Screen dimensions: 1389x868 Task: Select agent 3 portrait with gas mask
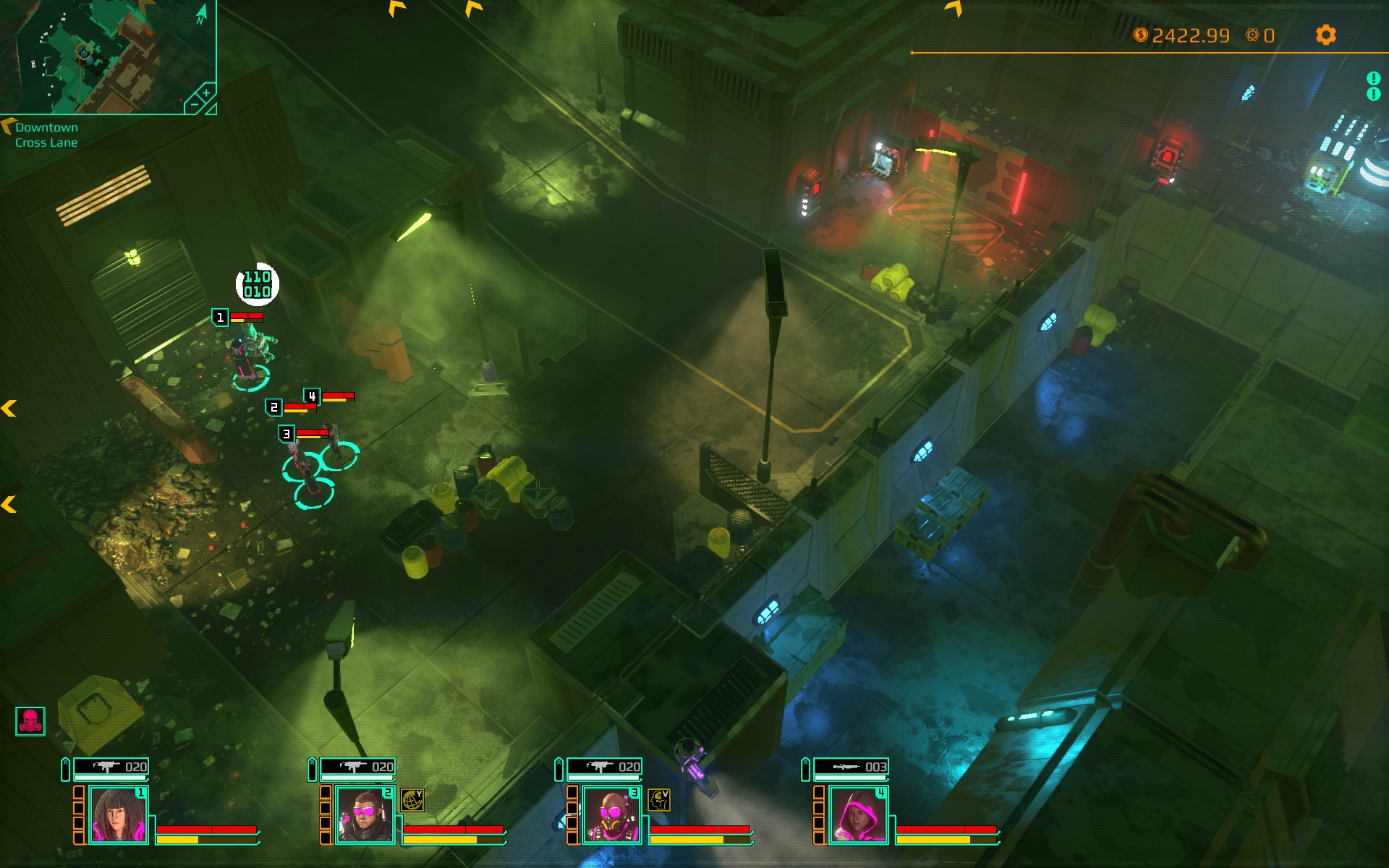pos(612,815)
